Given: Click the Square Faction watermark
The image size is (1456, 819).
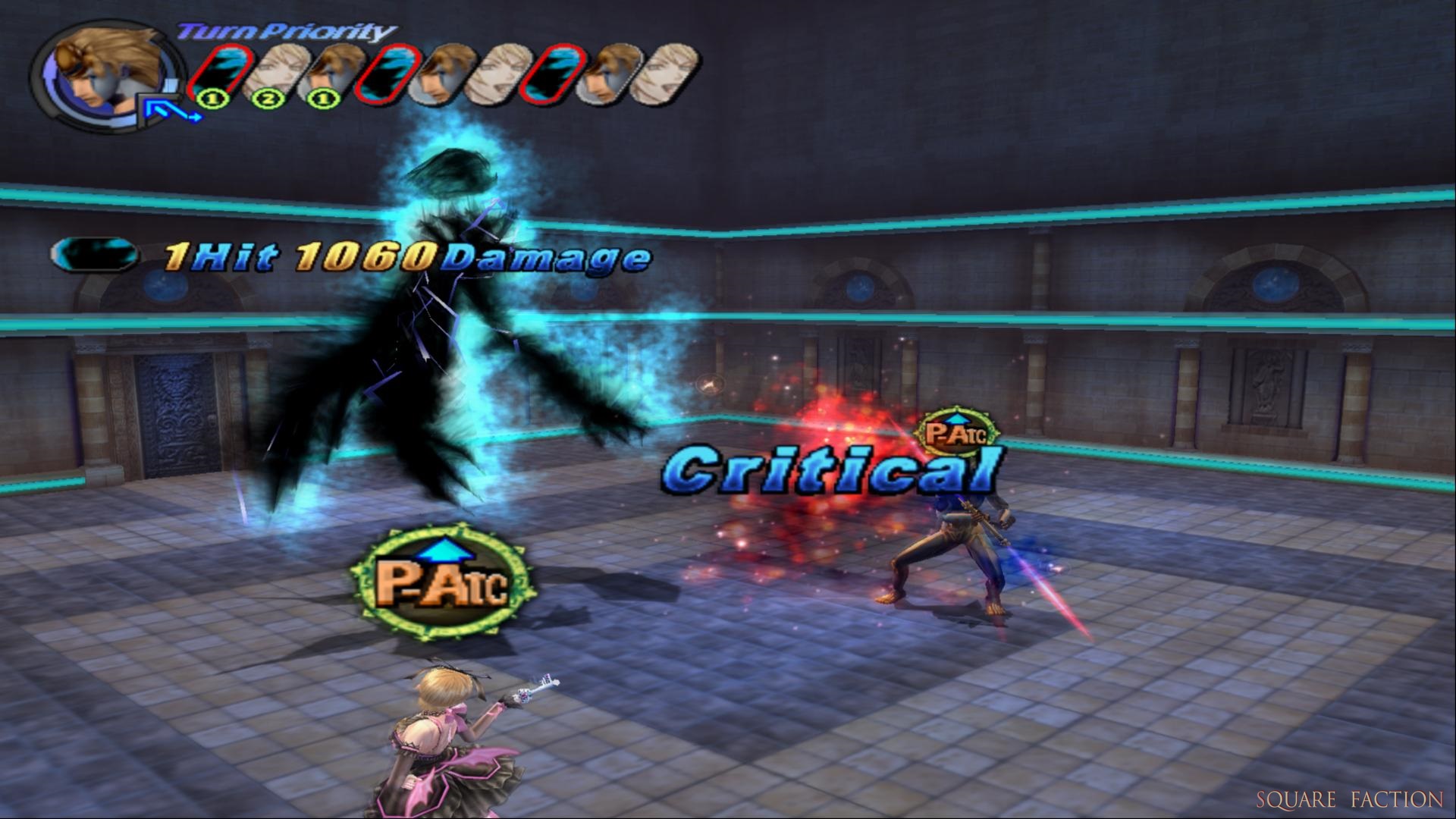Looking at the screenshot, I should [1349, 799].
